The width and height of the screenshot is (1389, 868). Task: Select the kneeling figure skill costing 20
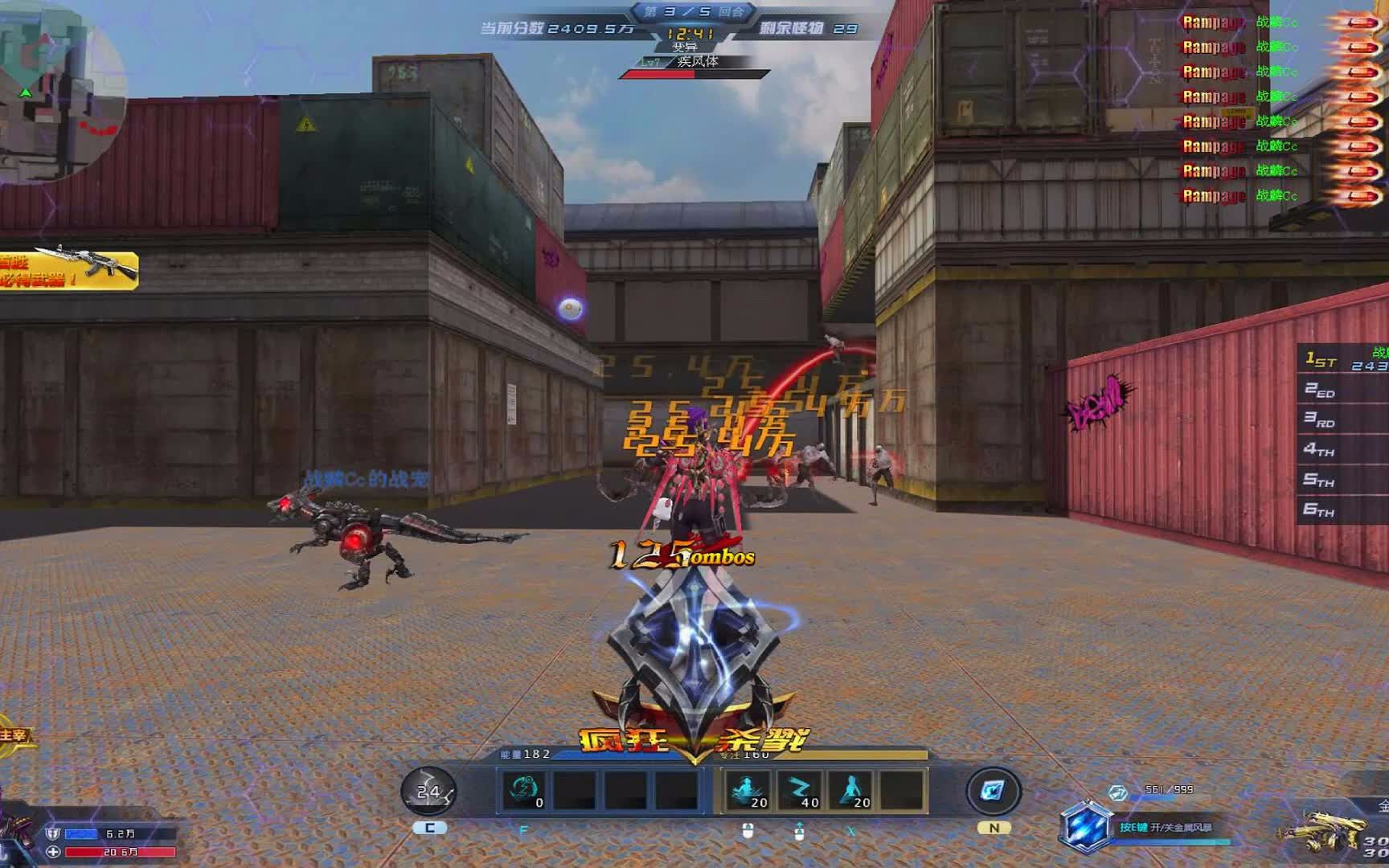pos(852,790)
